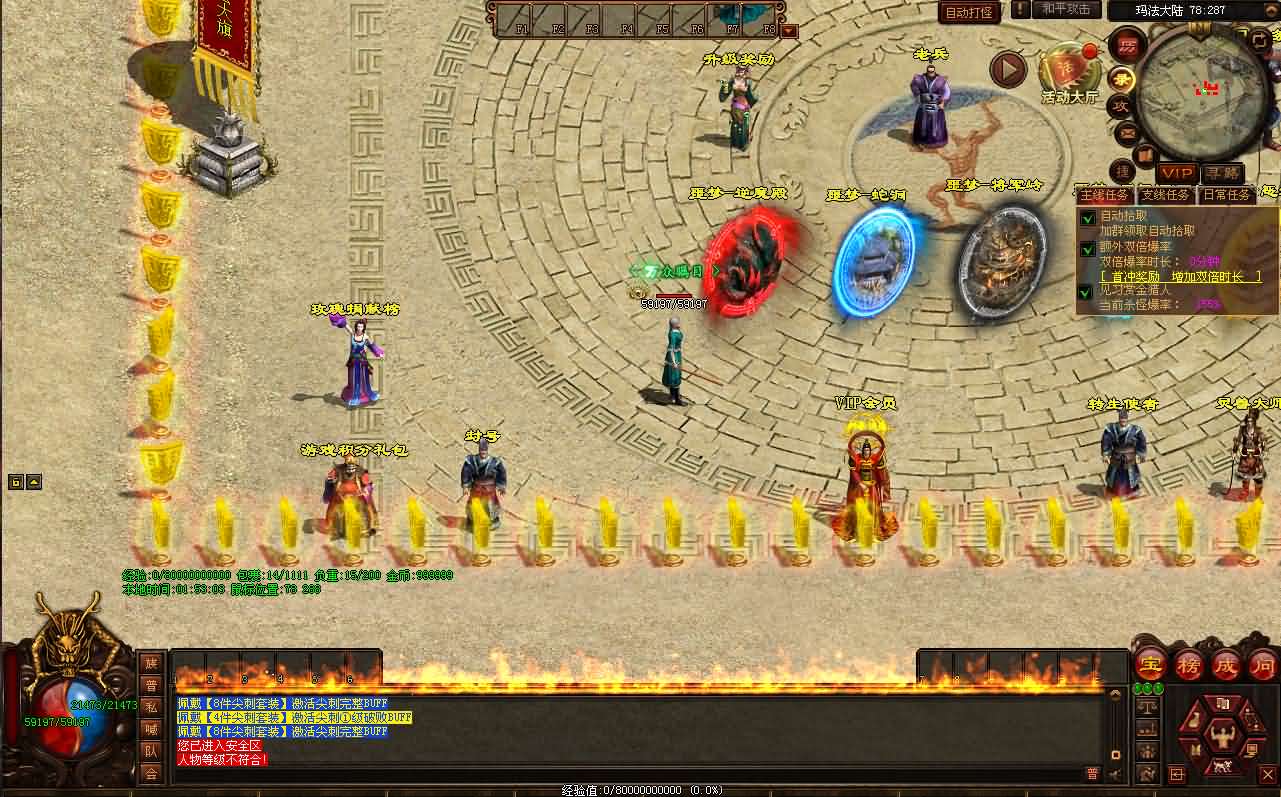Screen dimensions: 1281x797
Task: Click the 寻路 pathfinding button
Action: (1221, 174)
